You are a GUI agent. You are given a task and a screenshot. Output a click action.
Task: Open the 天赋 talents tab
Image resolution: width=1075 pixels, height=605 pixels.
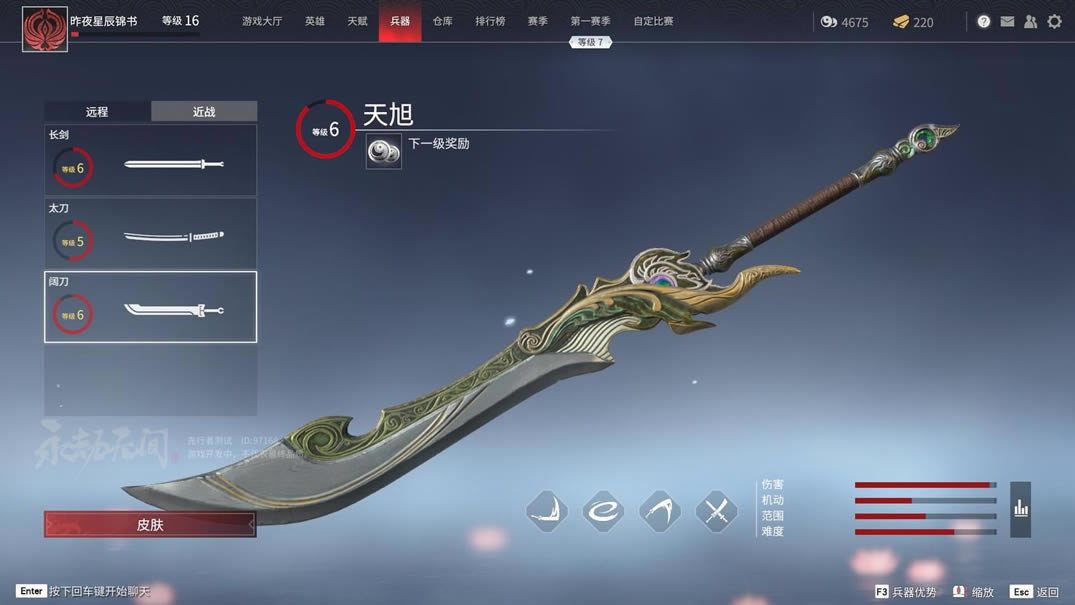tap(357, 21)
